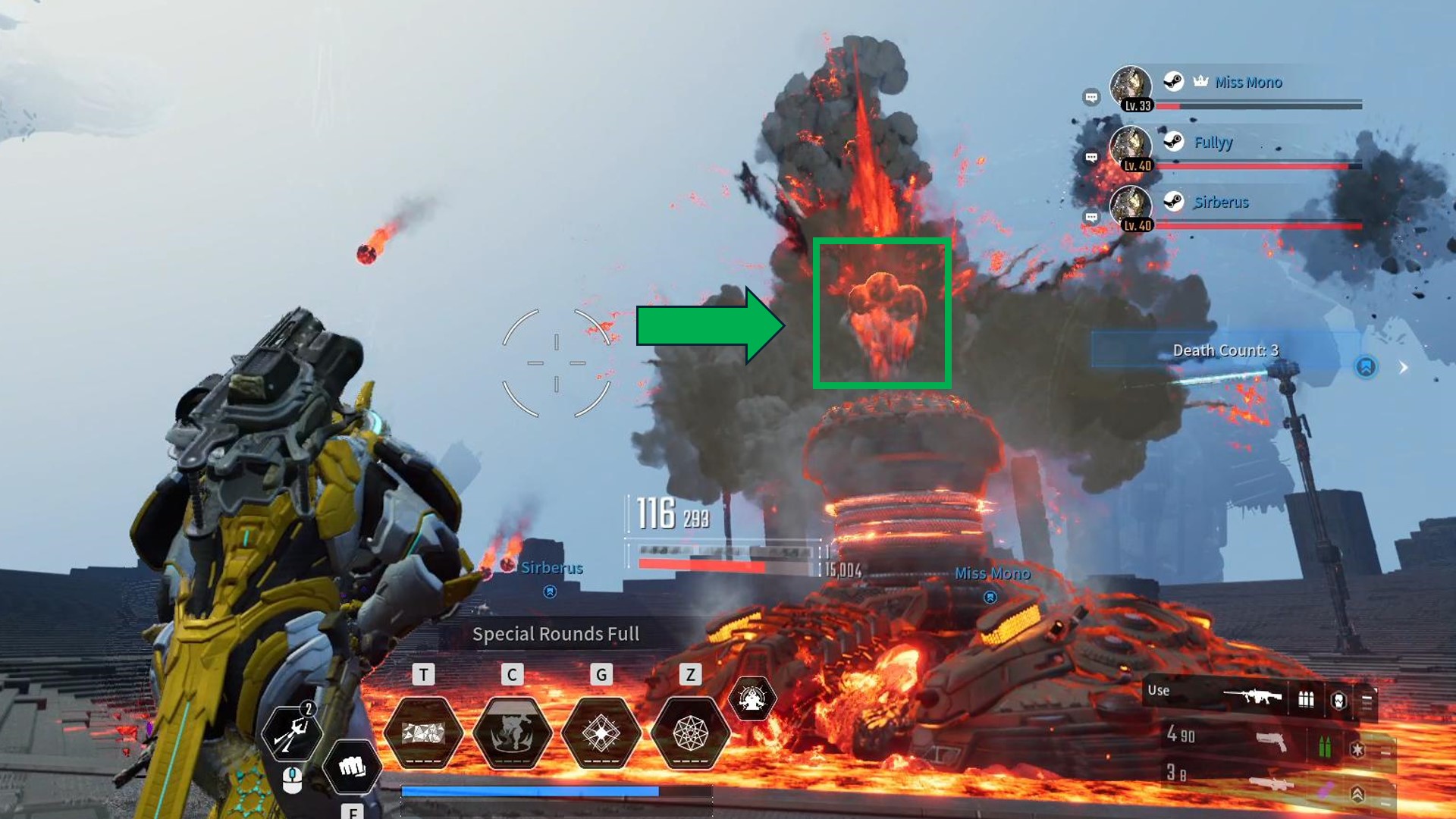Select the grappling hook icon
The width and height of the screenshot is (1456, 819).
[292, 733]
